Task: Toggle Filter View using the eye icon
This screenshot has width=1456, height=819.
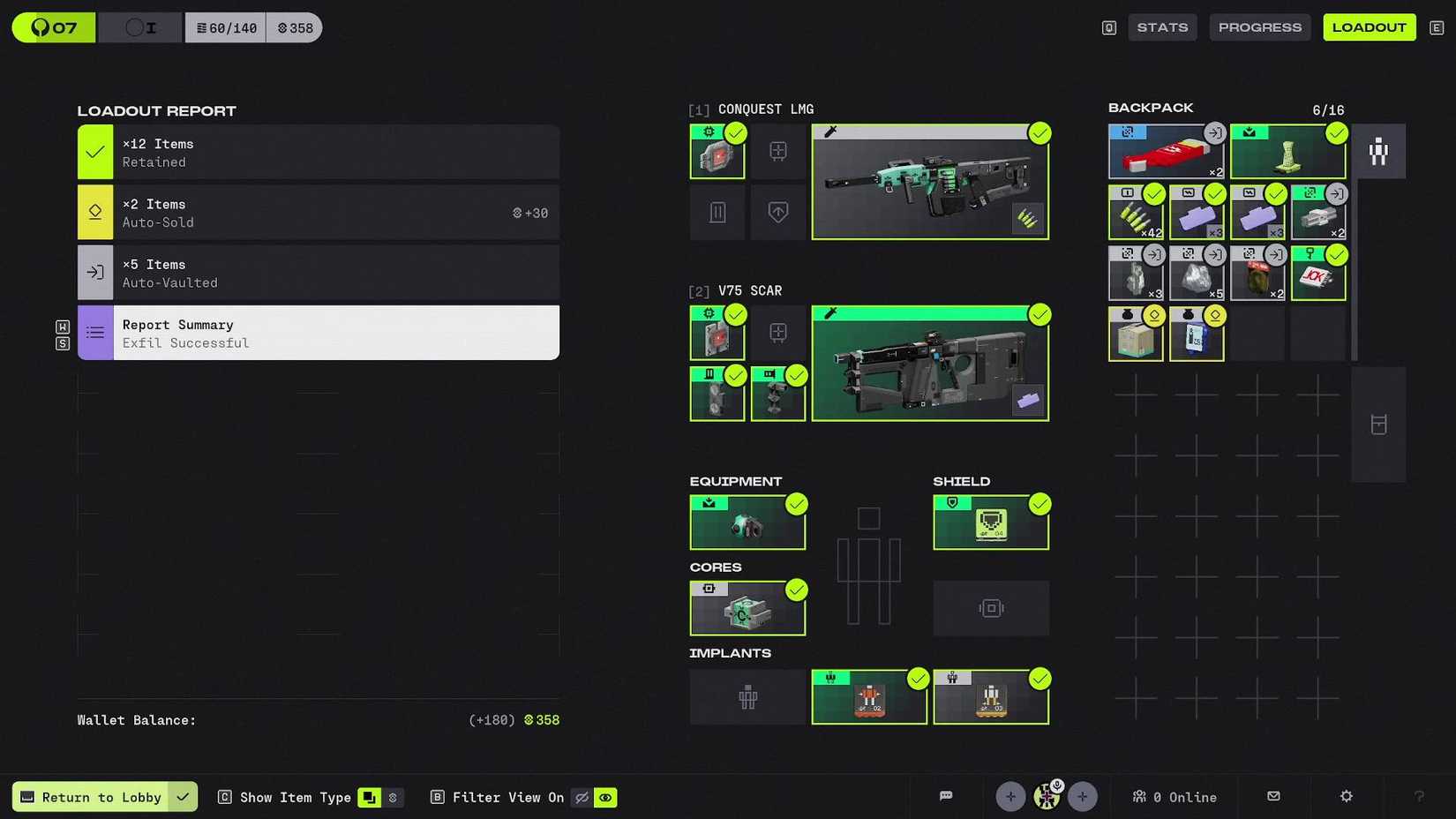Action: [x=606, y=797]
